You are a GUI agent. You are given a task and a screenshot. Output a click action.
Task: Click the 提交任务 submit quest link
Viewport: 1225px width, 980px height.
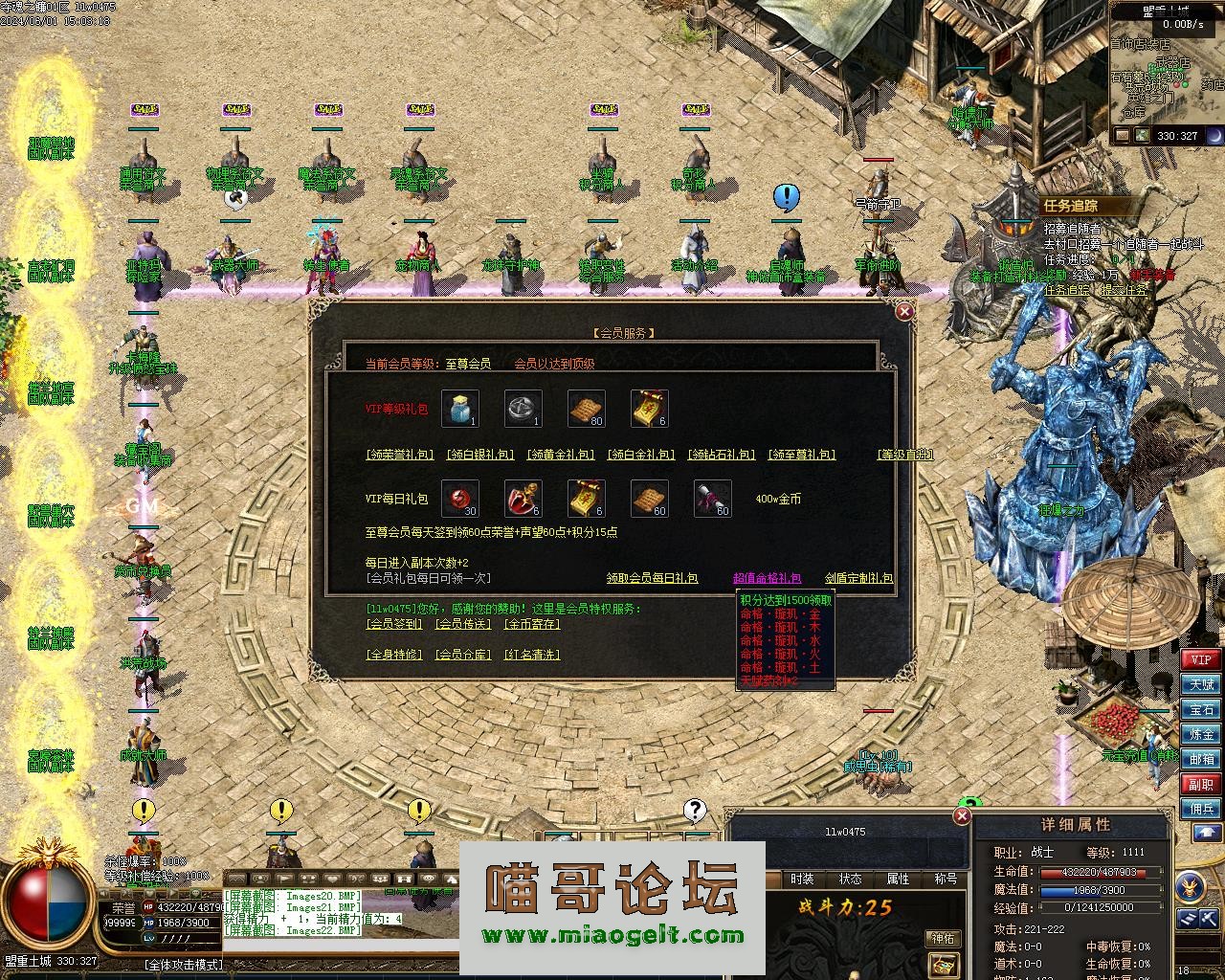(x=1124, y=290)
